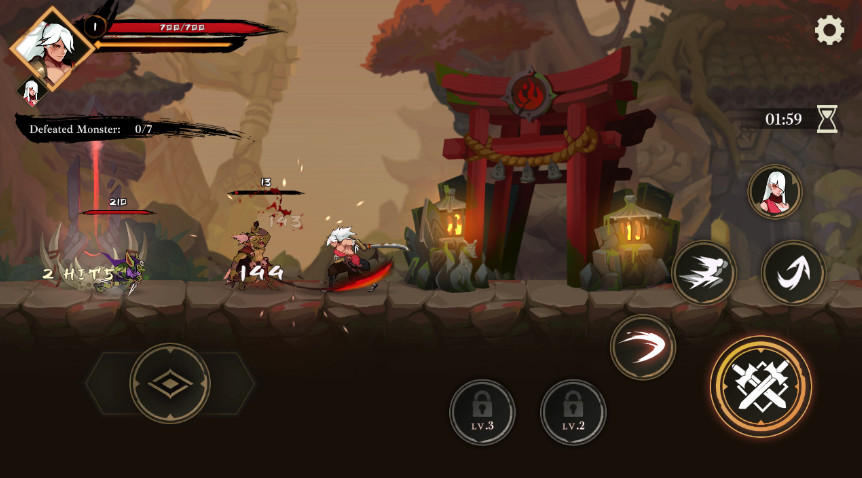Image resolution: width=862 pixels, height=478 pixels.
Task: Open the settings gear menu
Action: (829, 31)
